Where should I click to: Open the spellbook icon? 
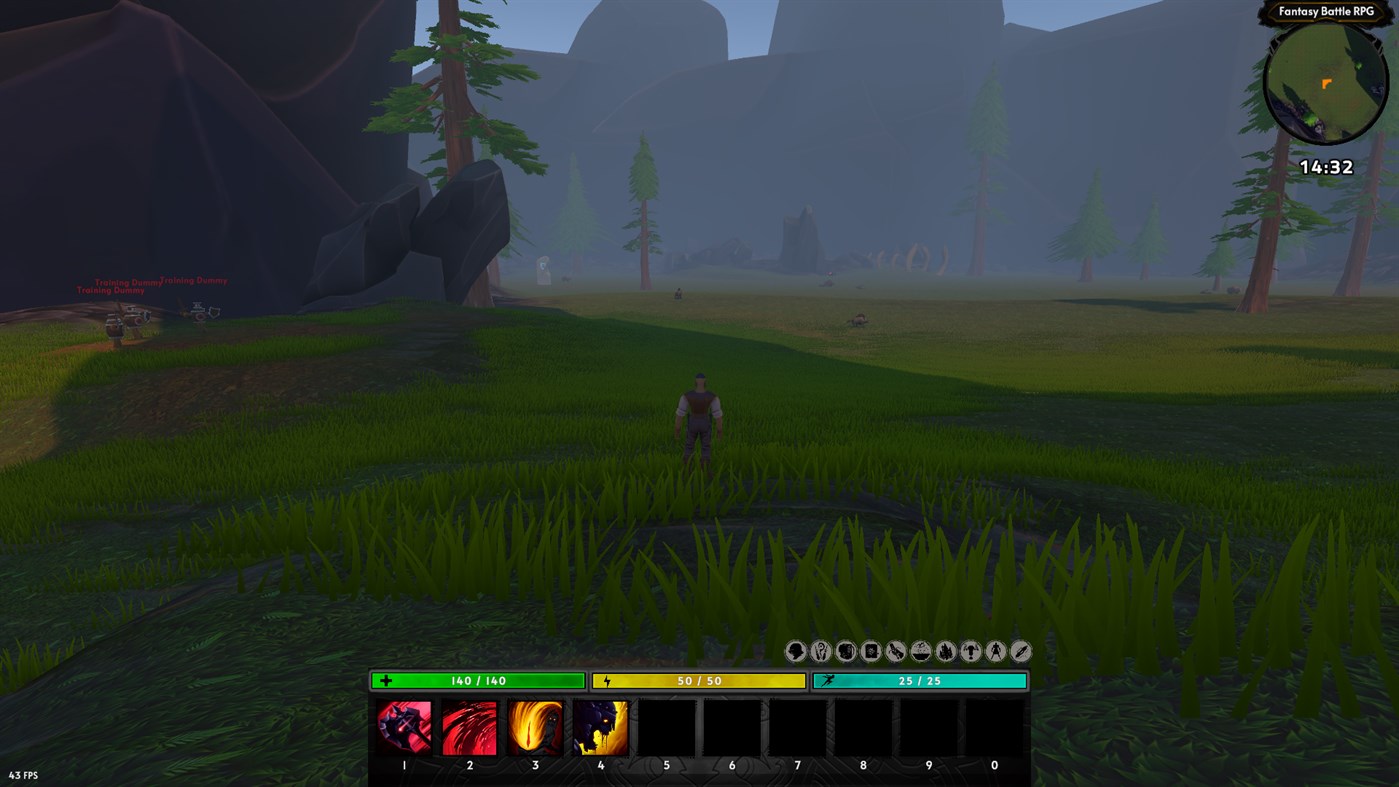868,650
